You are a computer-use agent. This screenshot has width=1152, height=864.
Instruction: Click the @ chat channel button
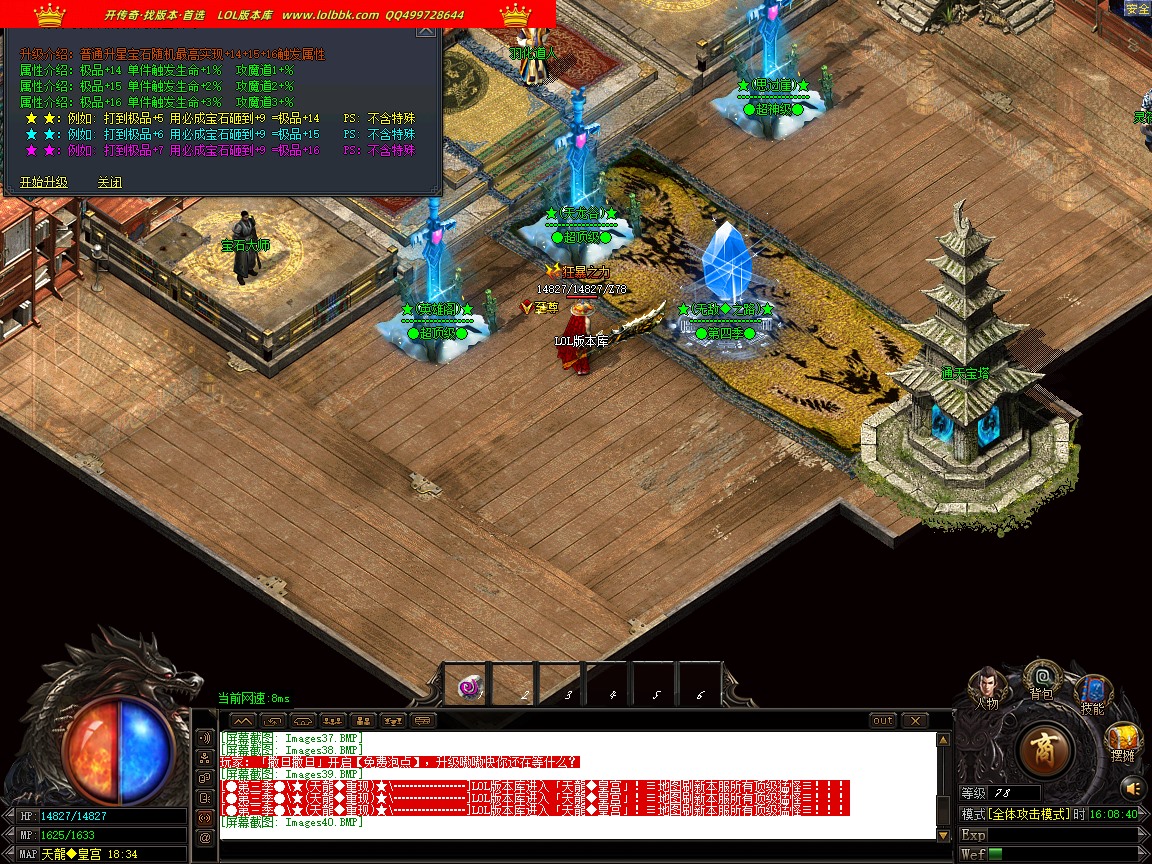[x=206, y=838]
